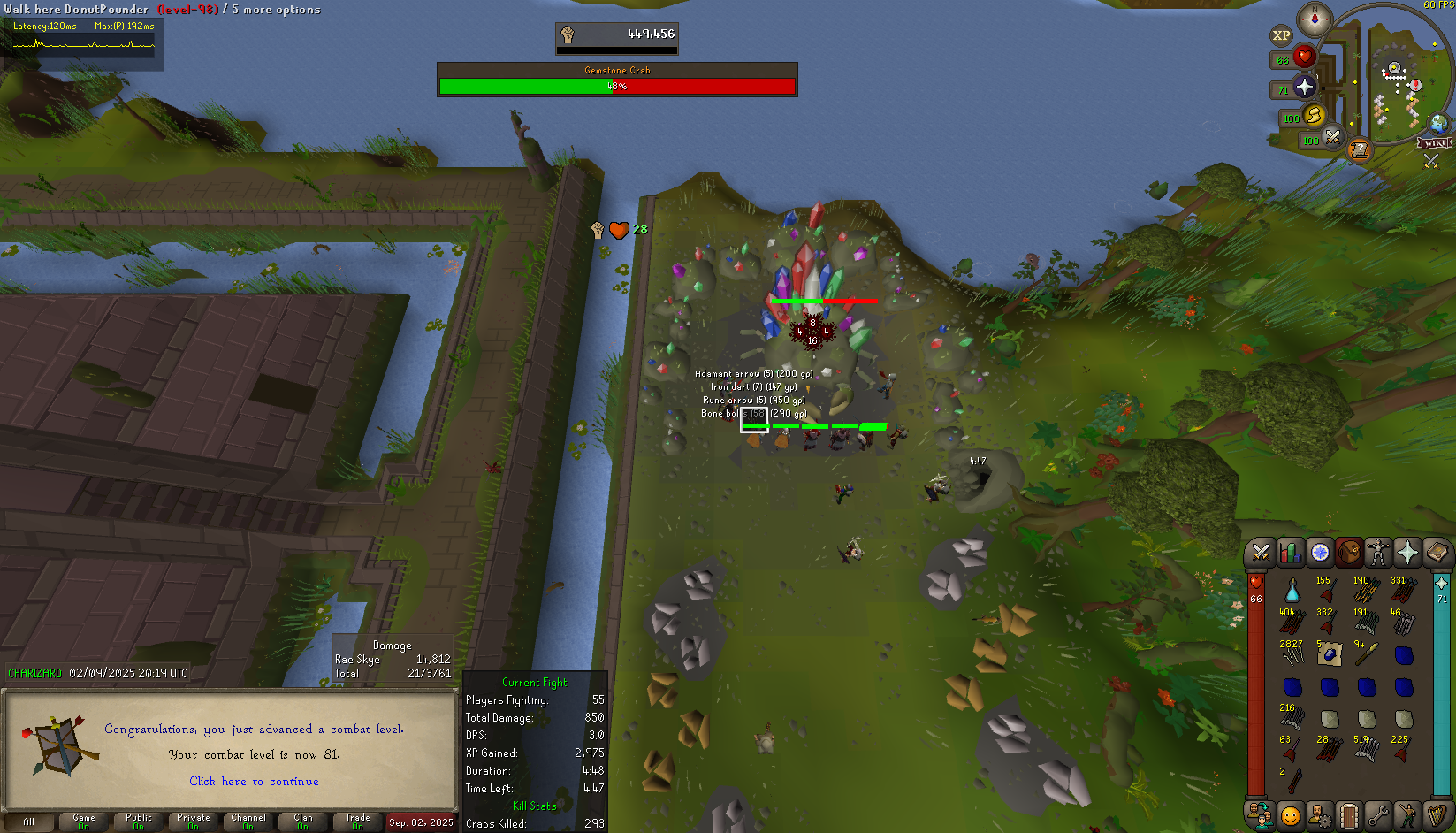Image resolution: width=1456 pixels, height=833 pixels.
Task: Open the Worn Equipment tab
Action: (1378, 554)
